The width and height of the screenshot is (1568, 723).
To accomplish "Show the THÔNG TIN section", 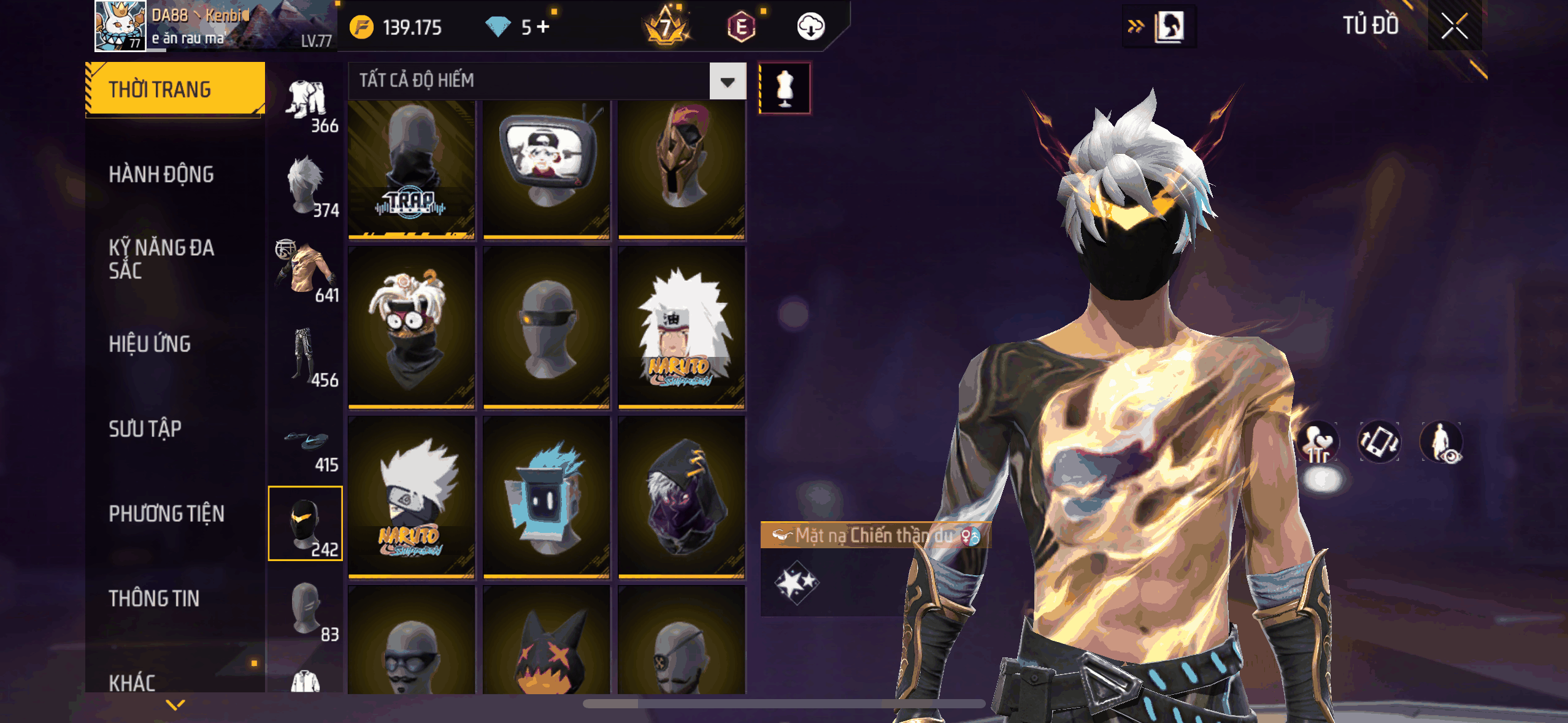I will [154, 599].
